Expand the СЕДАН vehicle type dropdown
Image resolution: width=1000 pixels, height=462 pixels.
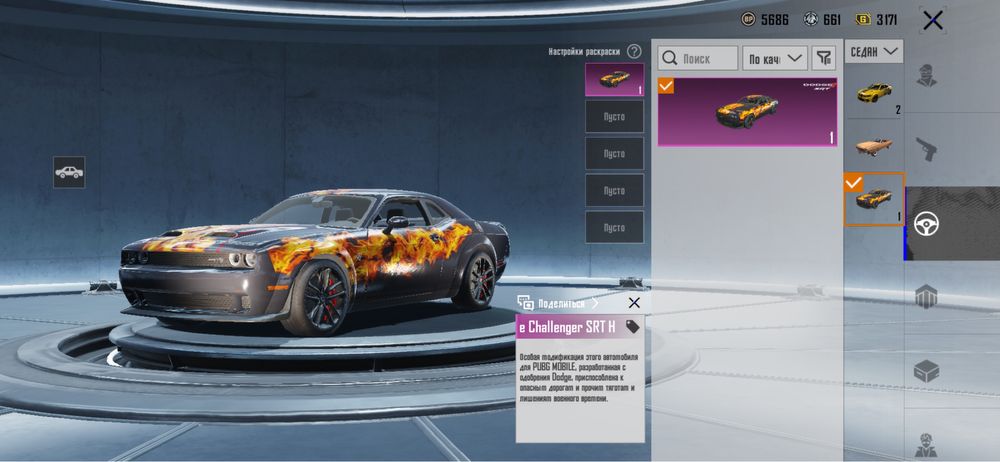coord(873,50)
